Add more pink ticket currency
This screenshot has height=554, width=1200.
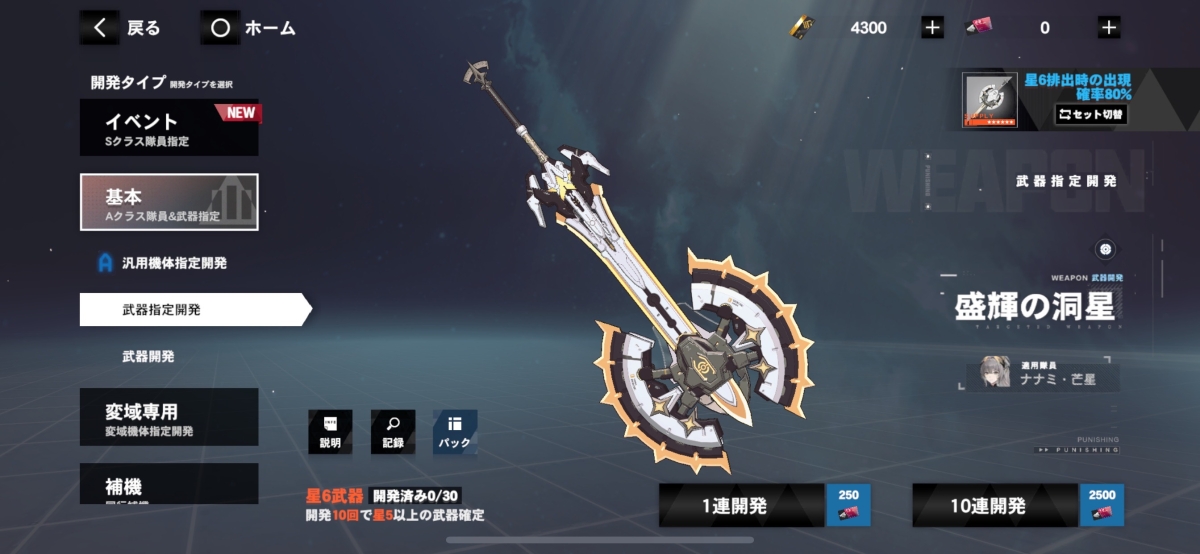(x=1108, y=28)
